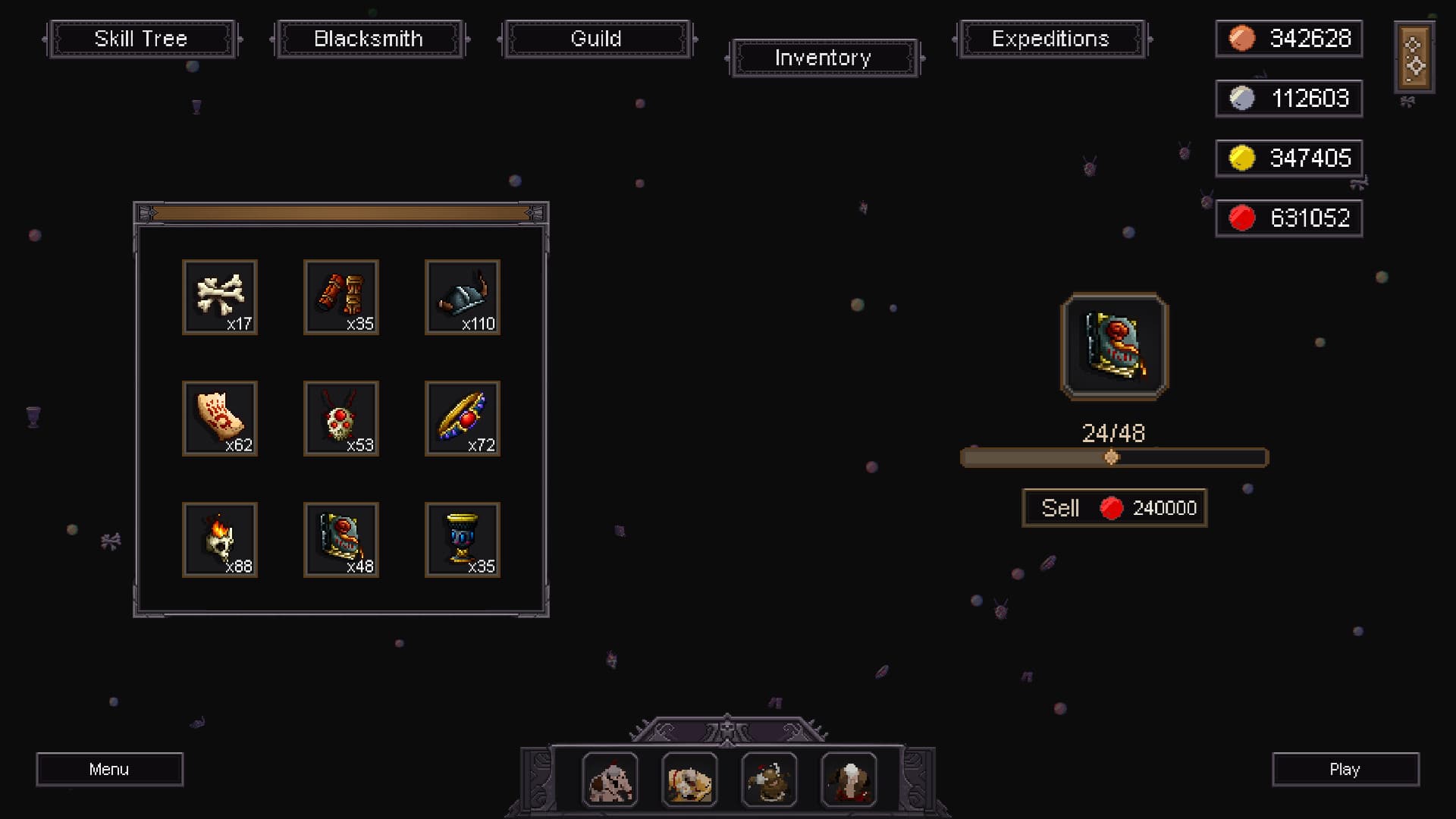
Task: Sell the tomes for 240000
Action: 1113,507
